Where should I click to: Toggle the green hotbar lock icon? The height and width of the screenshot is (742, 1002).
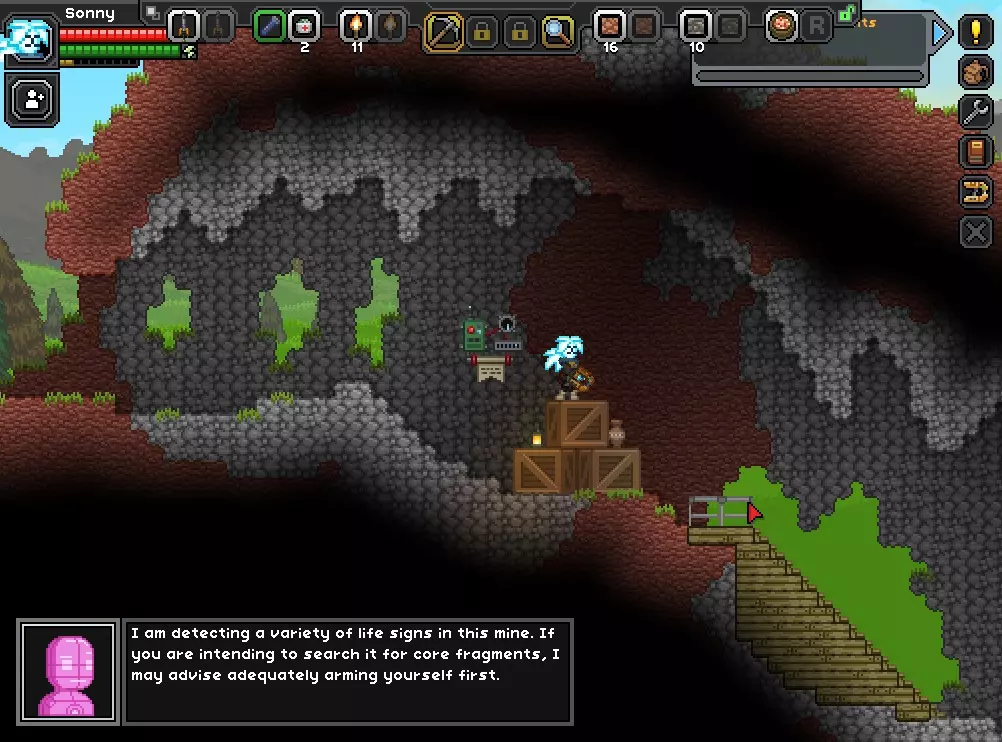click(x=847, y=12)
